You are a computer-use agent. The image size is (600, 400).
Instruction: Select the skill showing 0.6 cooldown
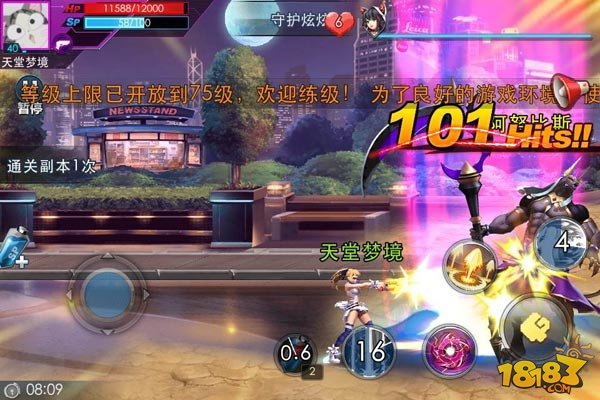point(298,352)
